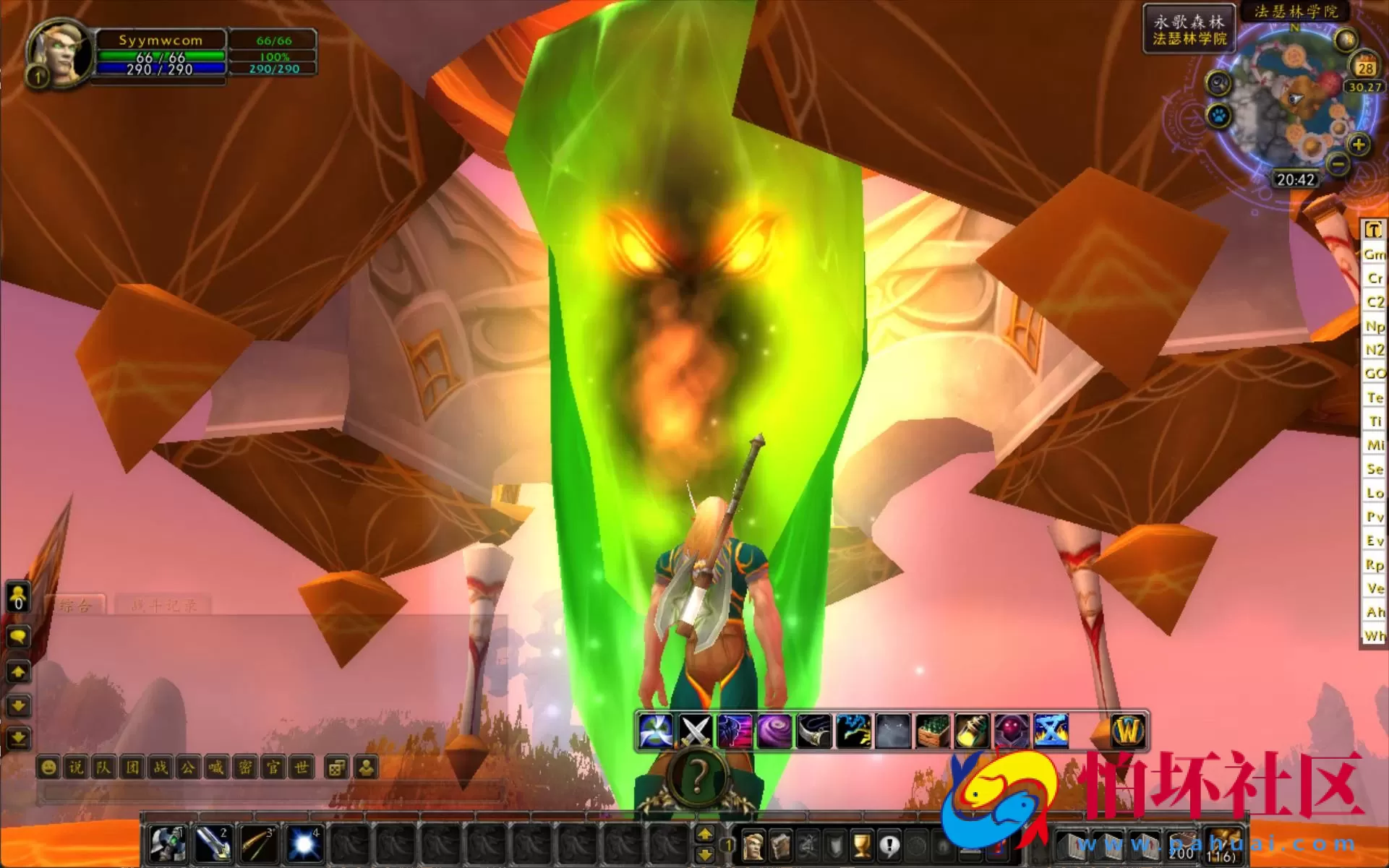This screenshot has height=868, width=1389.
Task: Click the WoW W logo on the action bar
Action: pyautogui.click(x=1129, y=730)
